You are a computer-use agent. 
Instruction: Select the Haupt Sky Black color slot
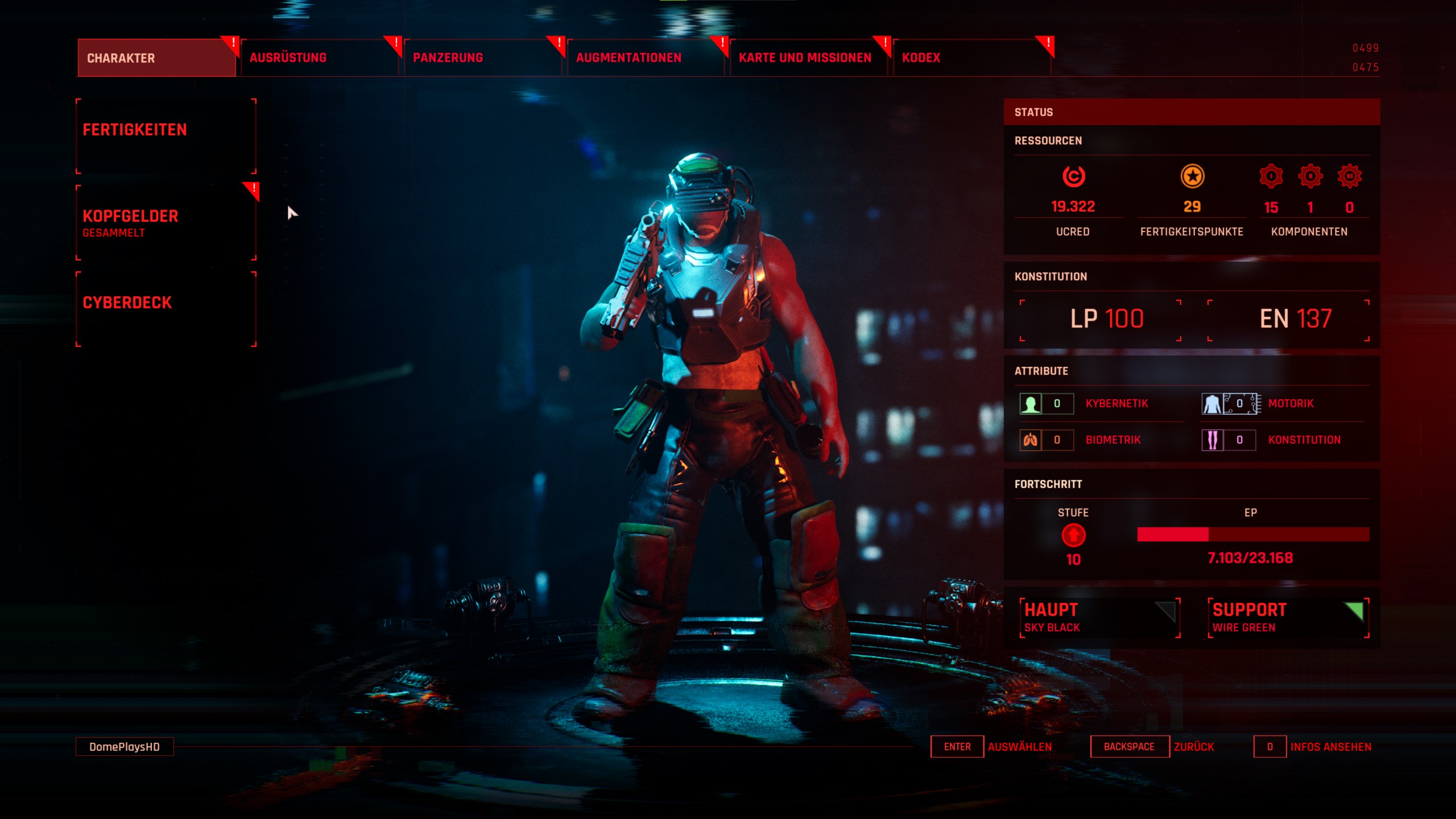[x=1099, y=618]
